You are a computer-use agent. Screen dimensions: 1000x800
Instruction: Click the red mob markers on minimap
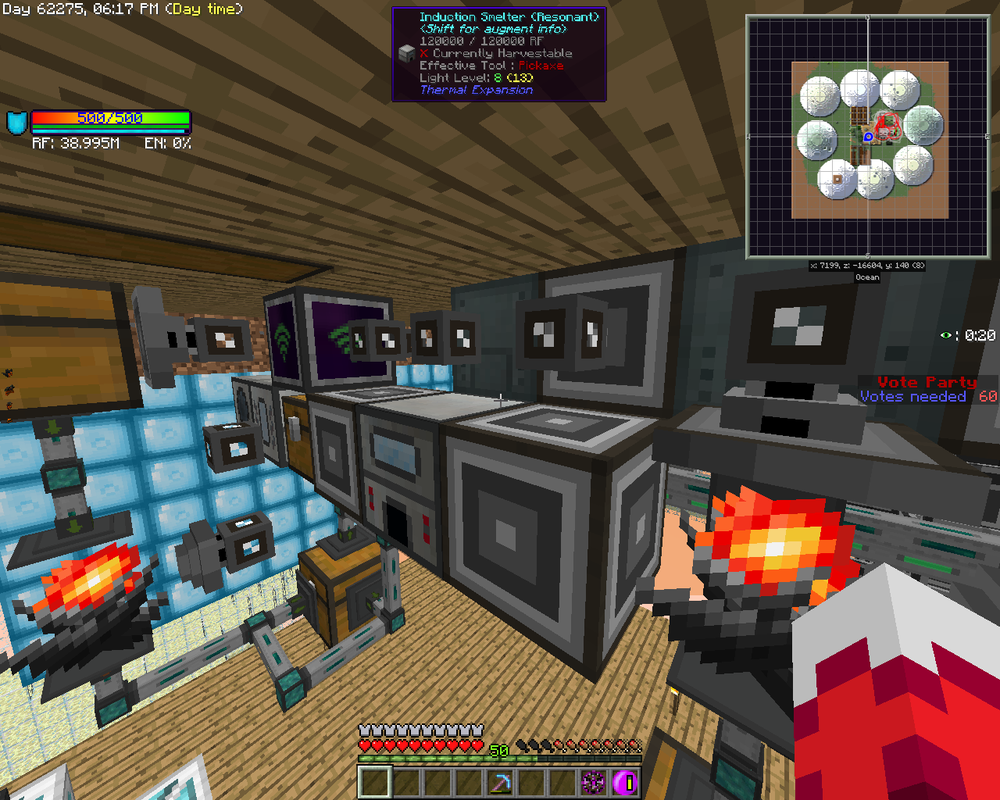[889, 126]
